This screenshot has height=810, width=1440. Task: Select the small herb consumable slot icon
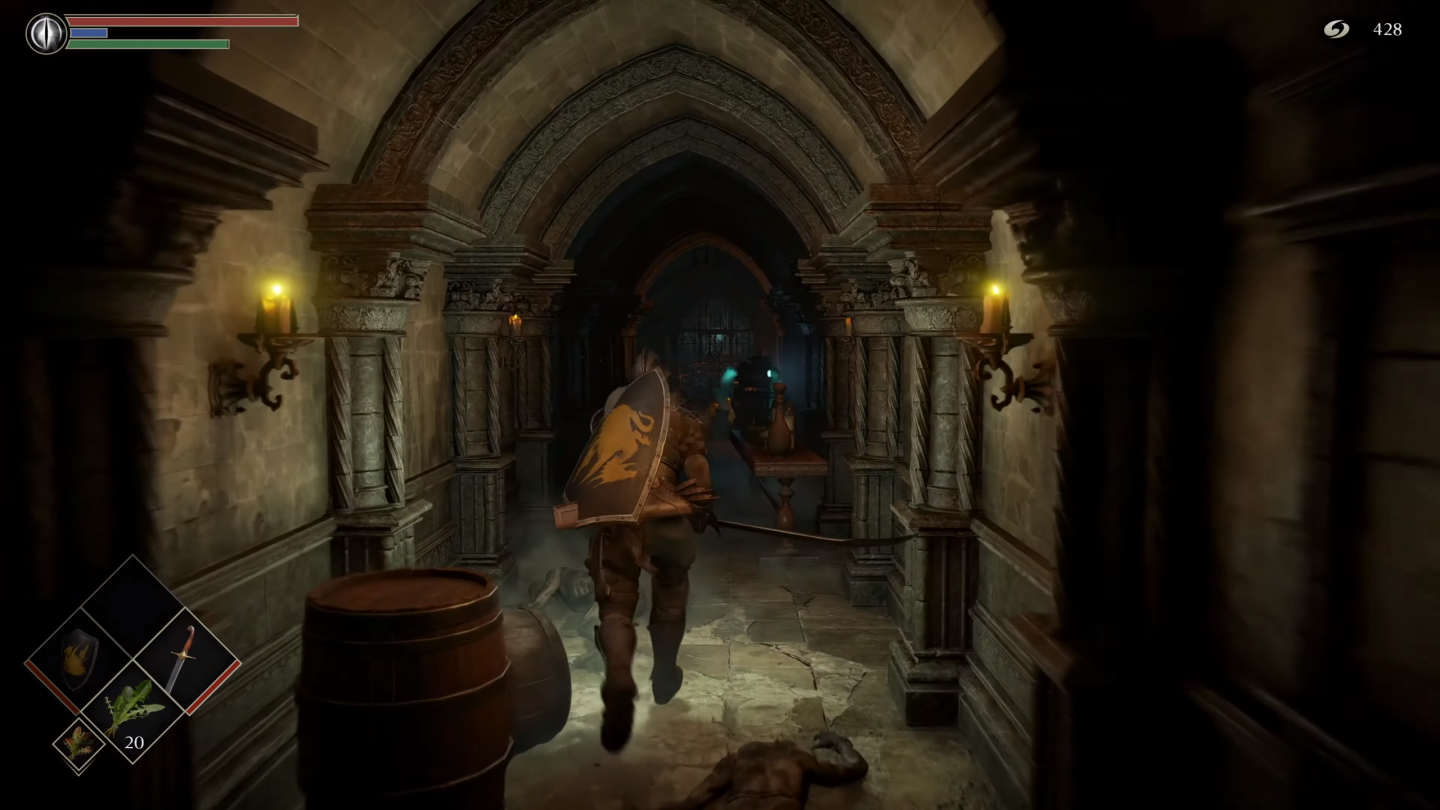[80, 742]
